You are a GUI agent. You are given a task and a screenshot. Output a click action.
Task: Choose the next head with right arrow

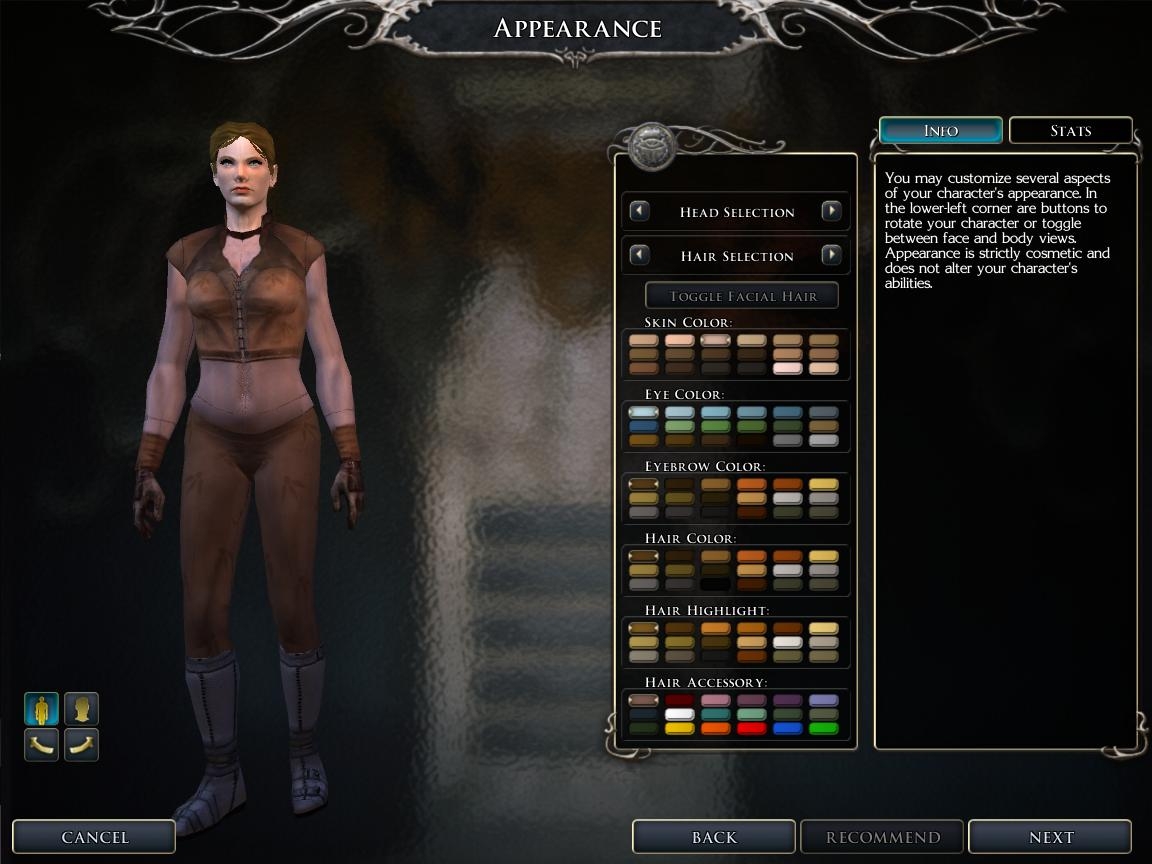click(831, 211)
